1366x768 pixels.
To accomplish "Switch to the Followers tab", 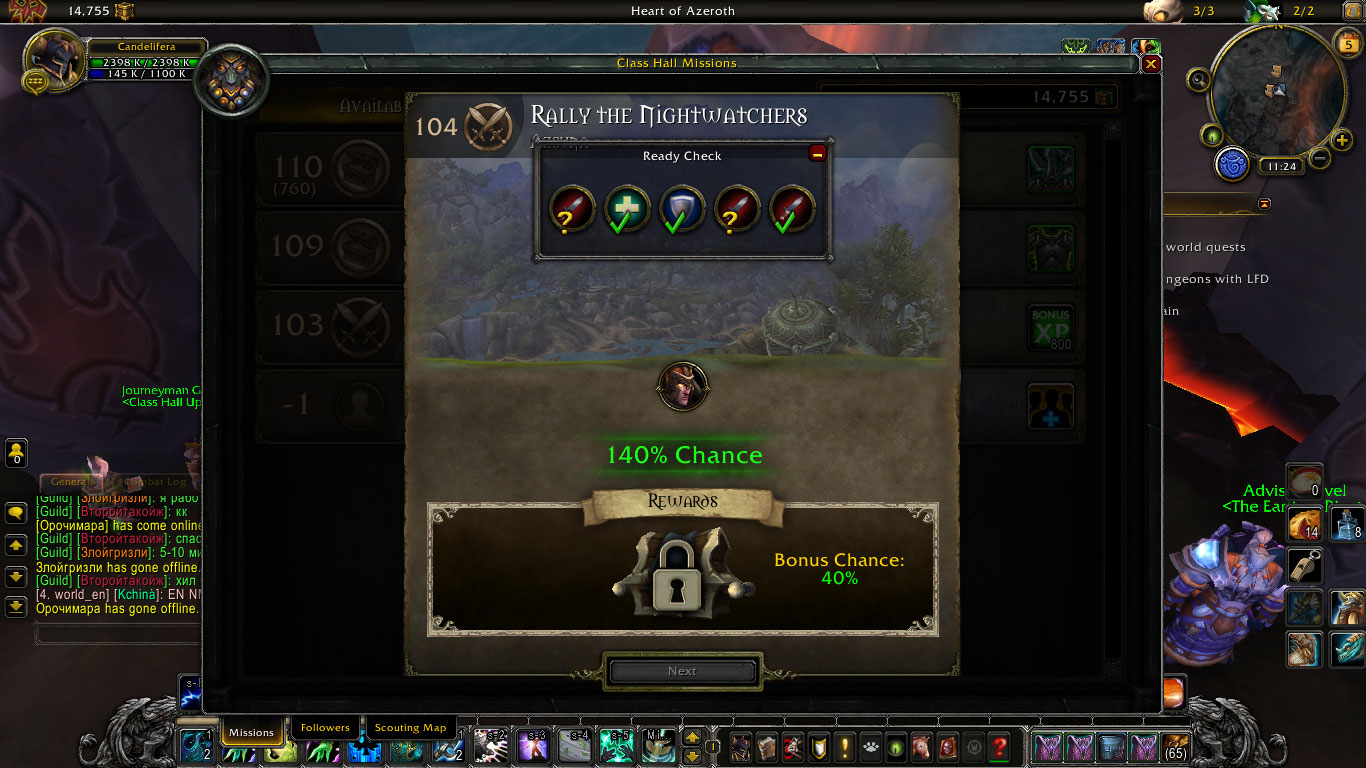I will coord(325,728).
